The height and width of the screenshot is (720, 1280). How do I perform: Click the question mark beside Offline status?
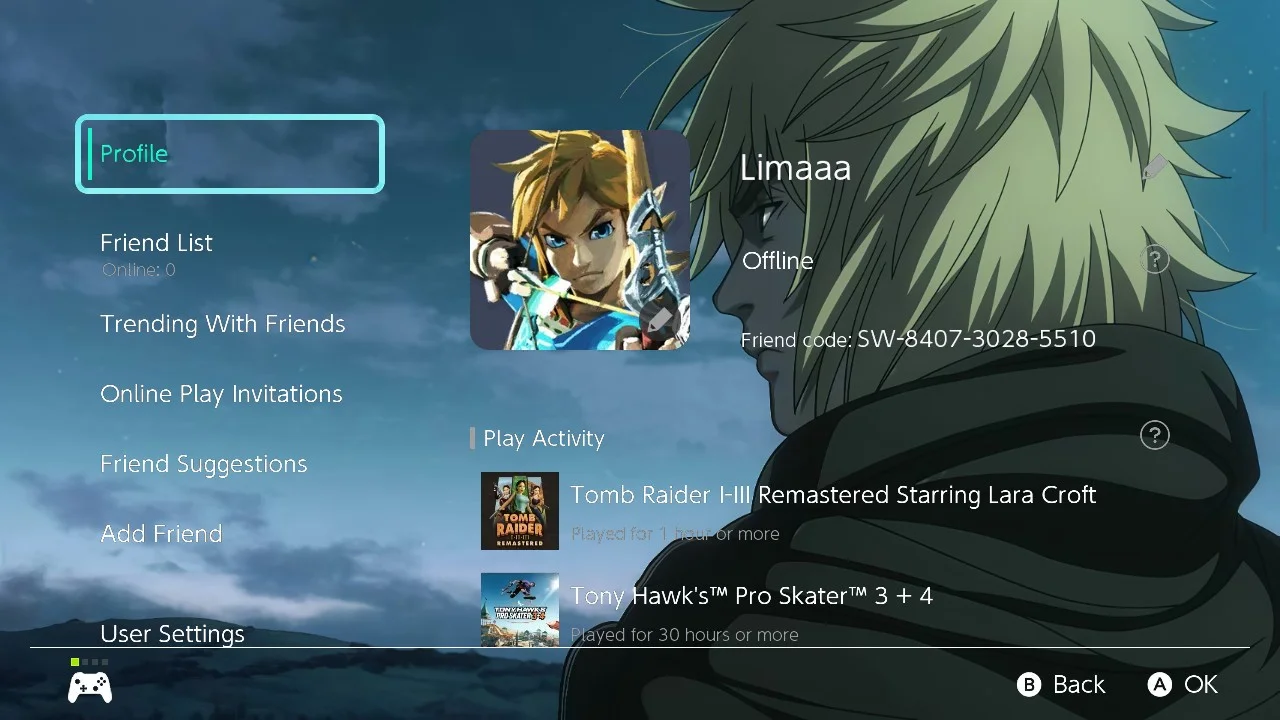tap(1154, 259)
